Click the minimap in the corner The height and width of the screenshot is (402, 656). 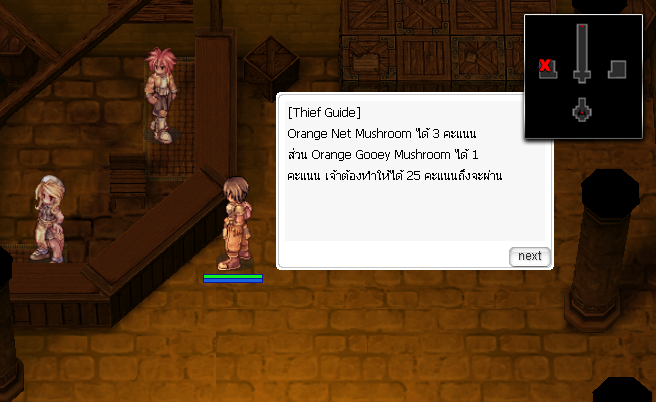coord(582,75)
